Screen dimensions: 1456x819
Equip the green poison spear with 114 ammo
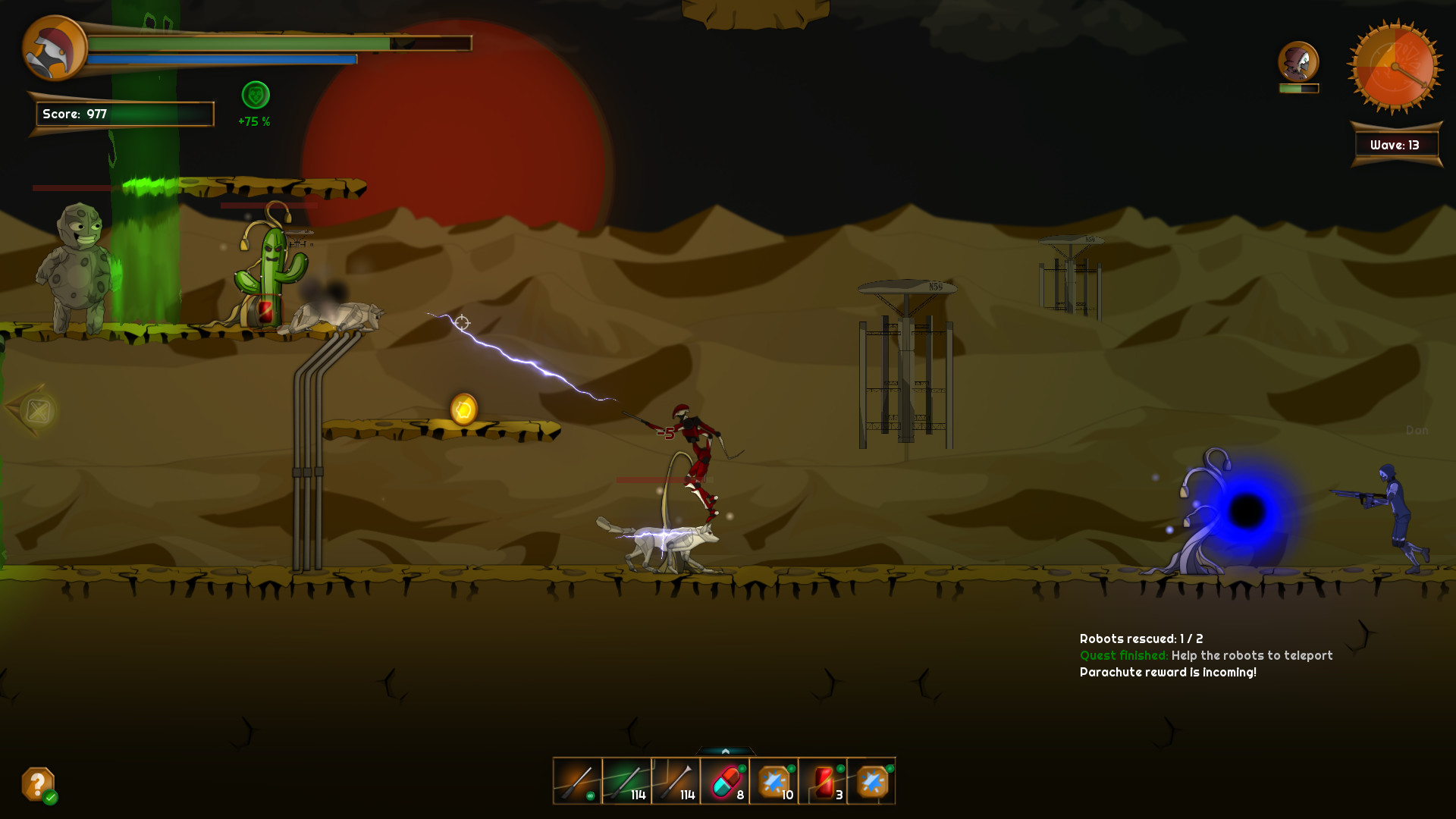[628, 781]
